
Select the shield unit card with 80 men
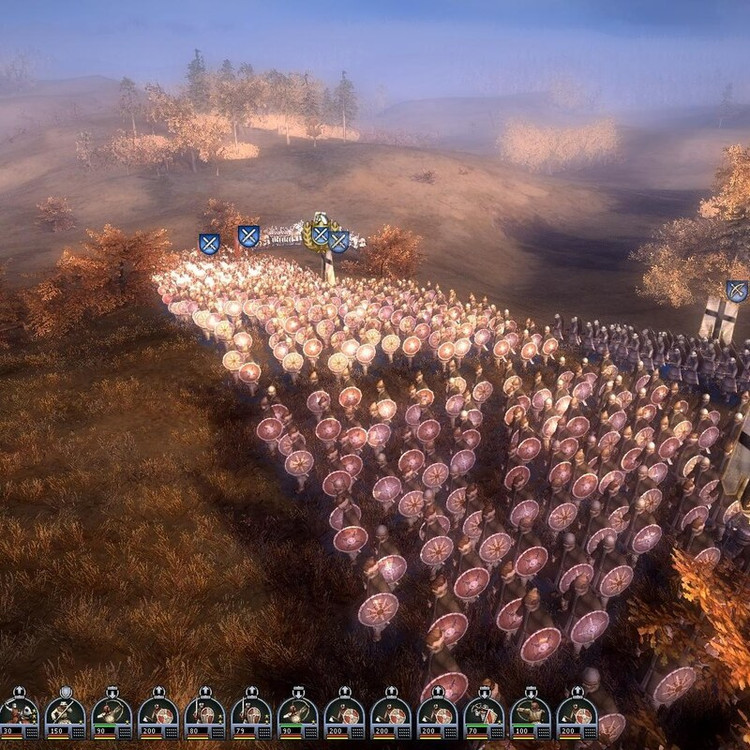(205, 714)
